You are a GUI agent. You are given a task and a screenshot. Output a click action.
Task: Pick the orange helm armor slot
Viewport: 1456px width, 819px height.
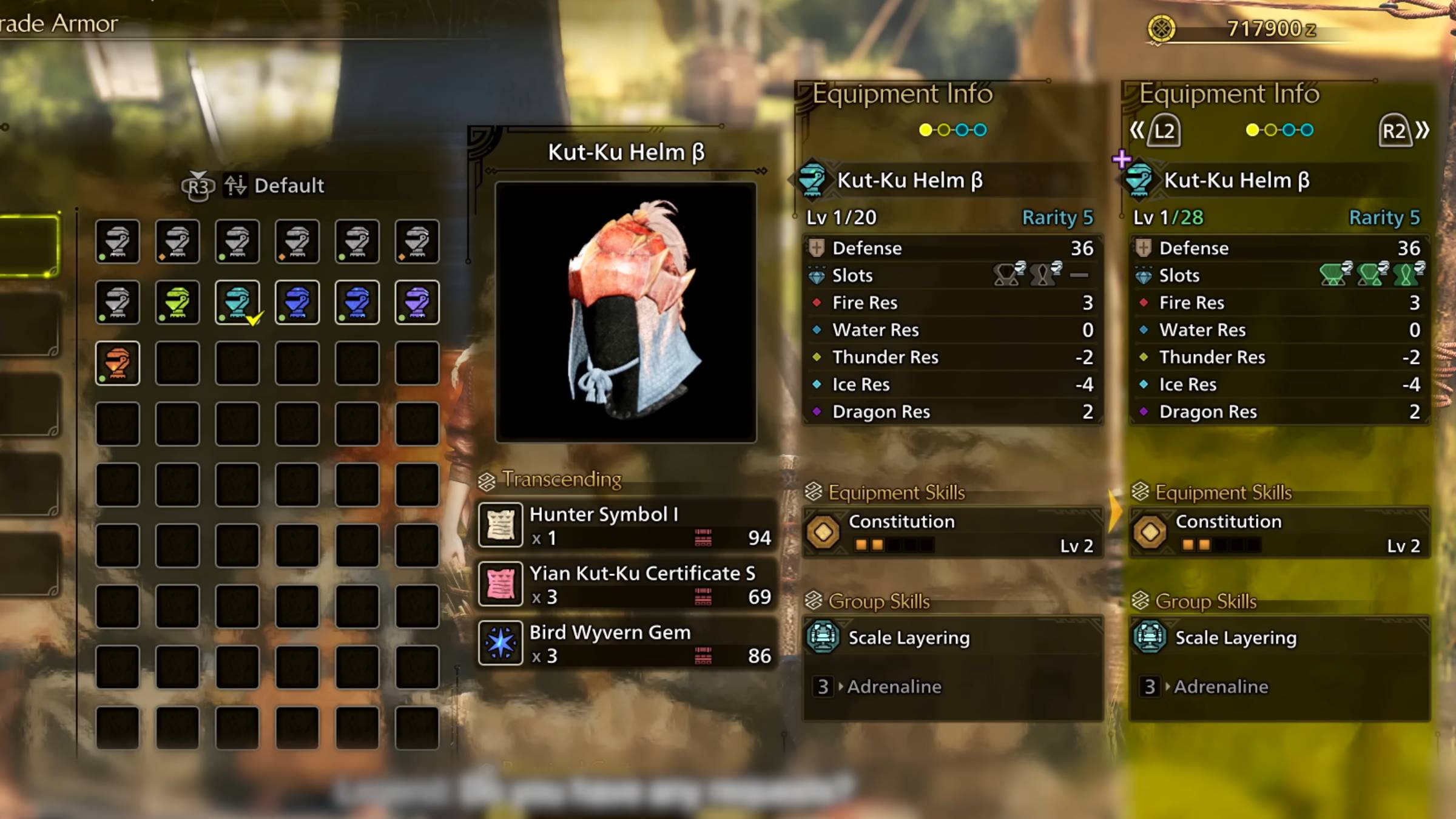click(117, 363)
